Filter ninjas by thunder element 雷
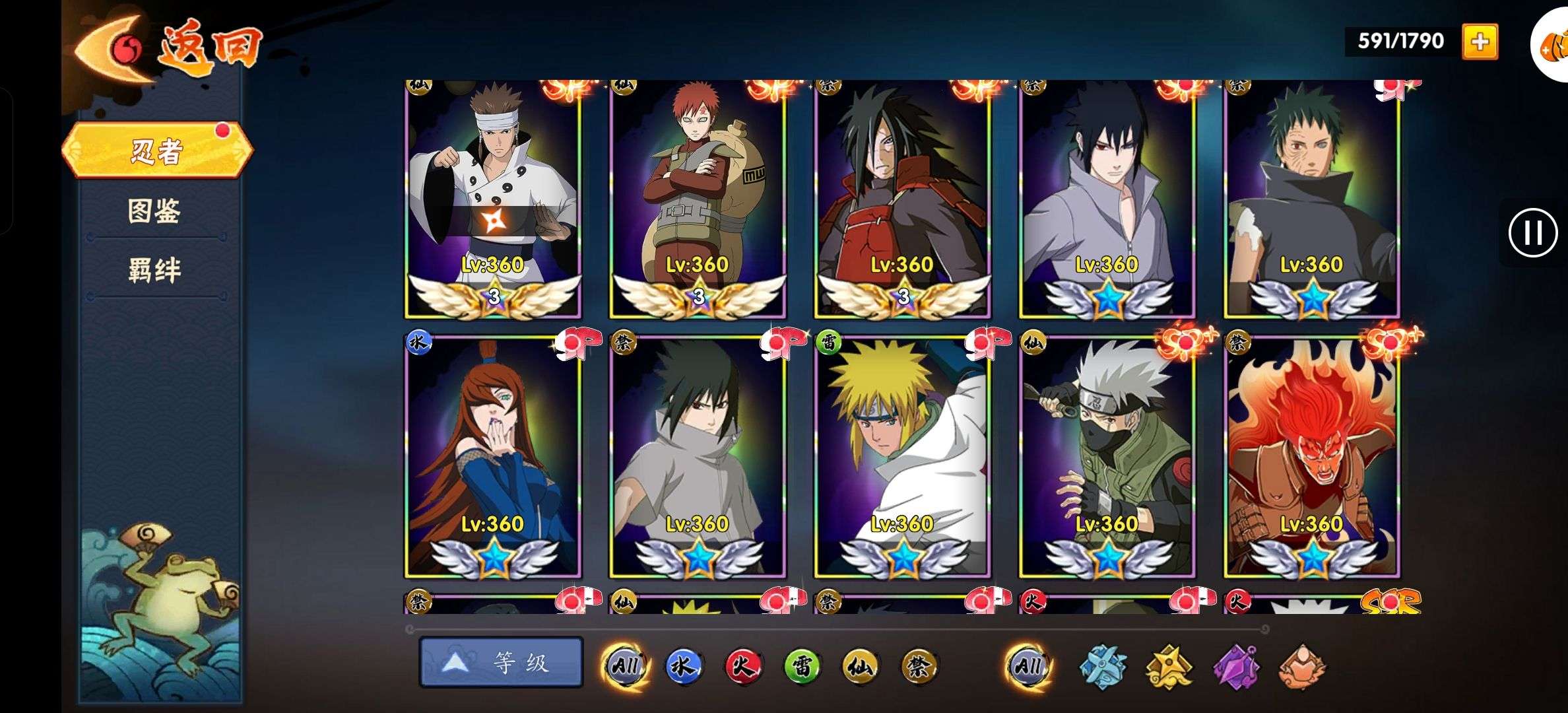The height and width of the screenshot is (713, 1568). [801, 665]
